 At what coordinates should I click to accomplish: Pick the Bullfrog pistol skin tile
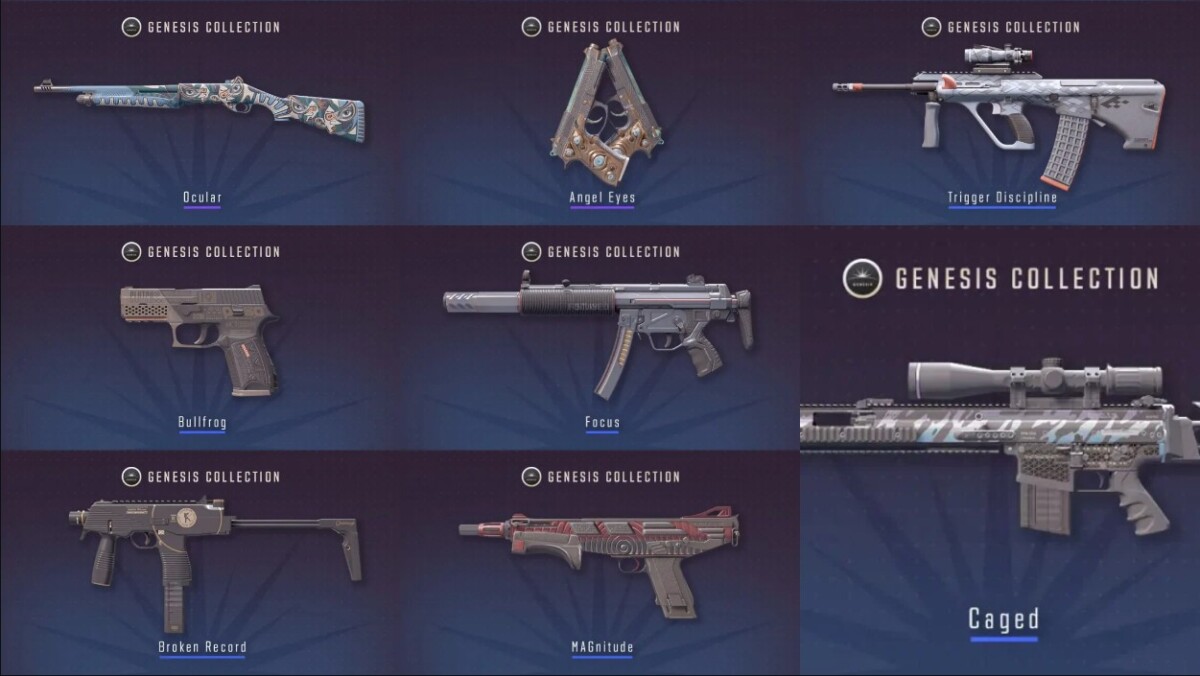click(x=201, y=335)
